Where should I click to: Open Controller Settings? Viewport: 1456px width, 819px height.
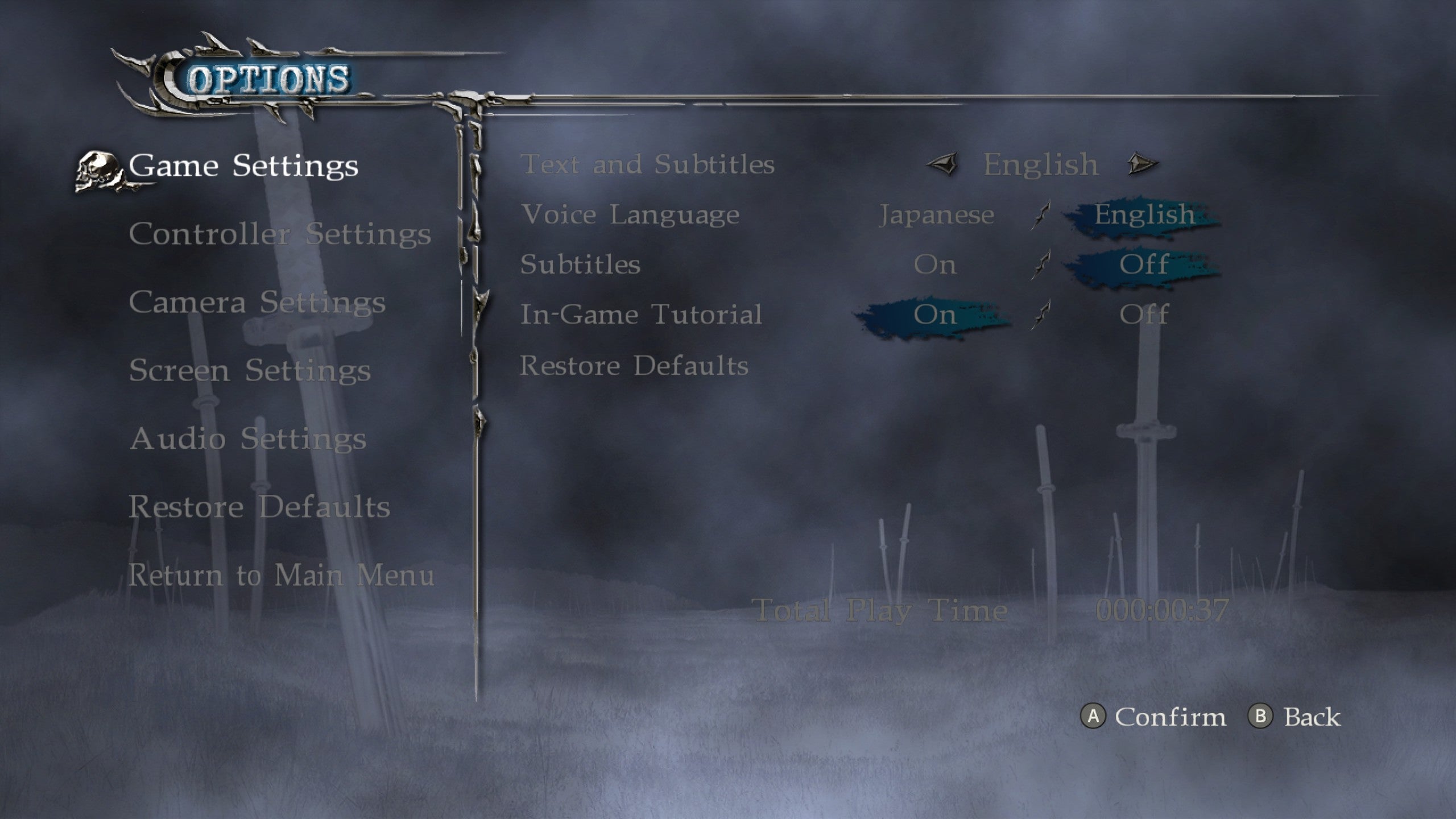tap(282, 234)
